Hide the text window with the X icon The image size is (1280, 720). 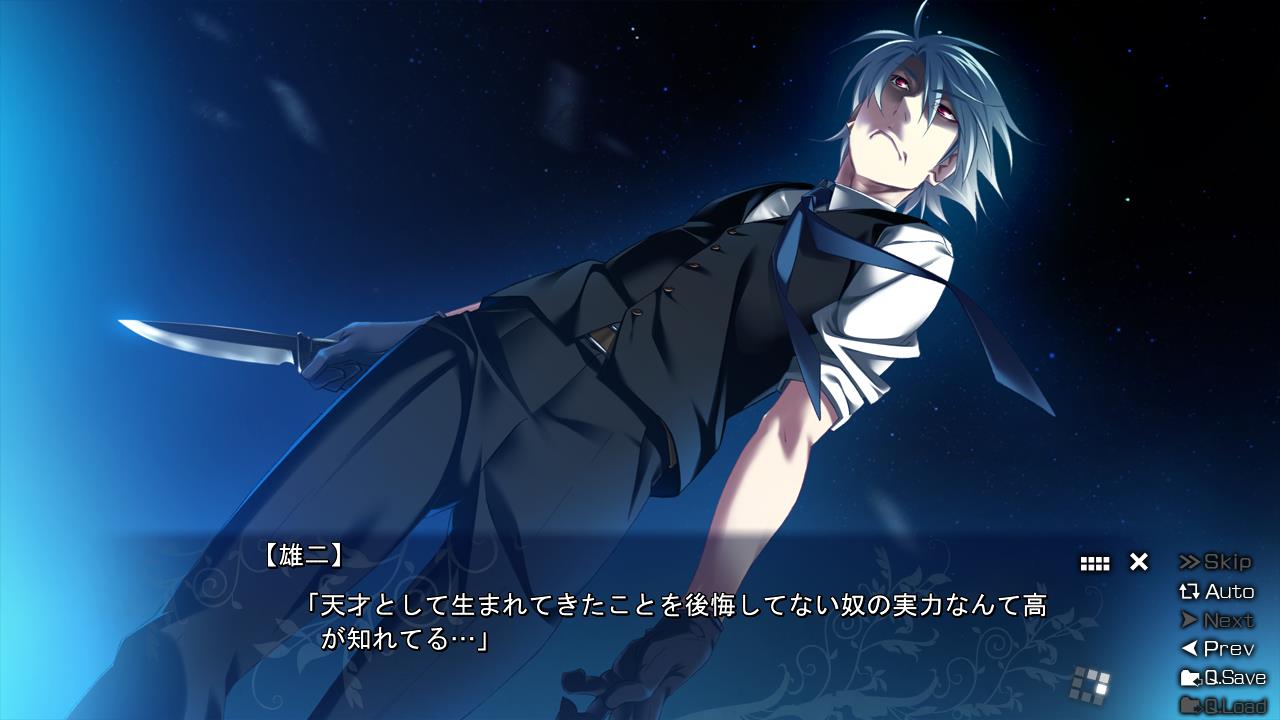1138,562
